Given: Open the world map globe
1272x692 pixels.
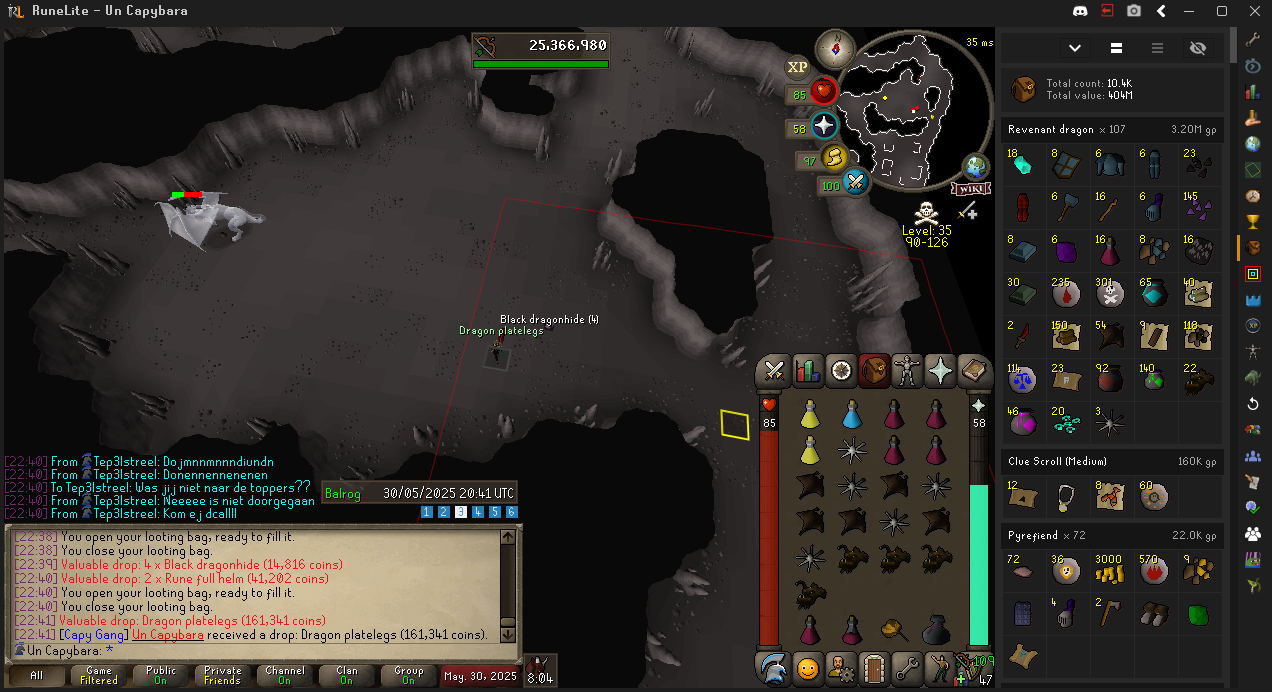Looking at the screenshot, I should tap(975, 167).
